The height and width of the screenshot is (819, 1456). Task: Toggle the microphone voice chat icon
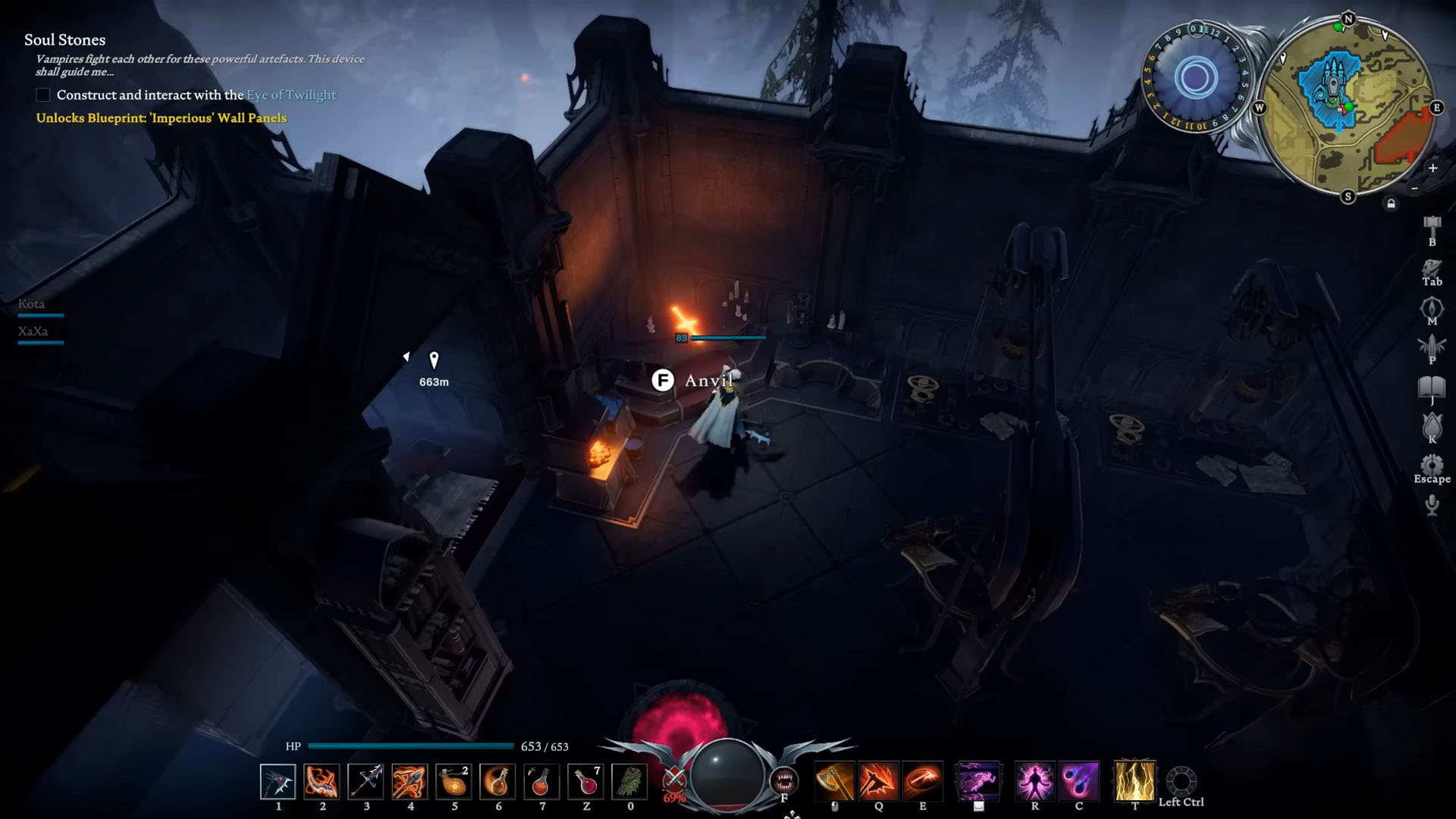point(1432,505)
